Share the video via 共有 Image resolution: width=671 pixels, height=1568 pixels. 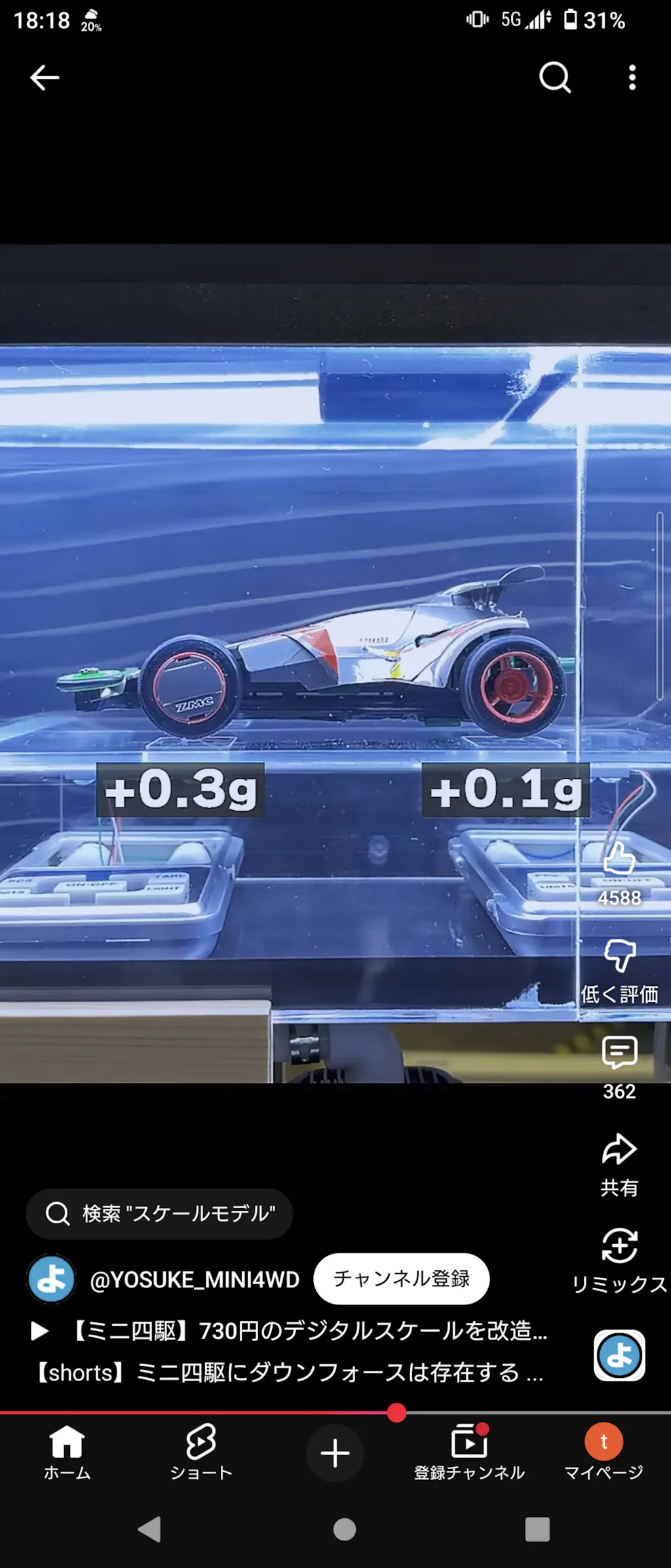[x=619, y=1150]
